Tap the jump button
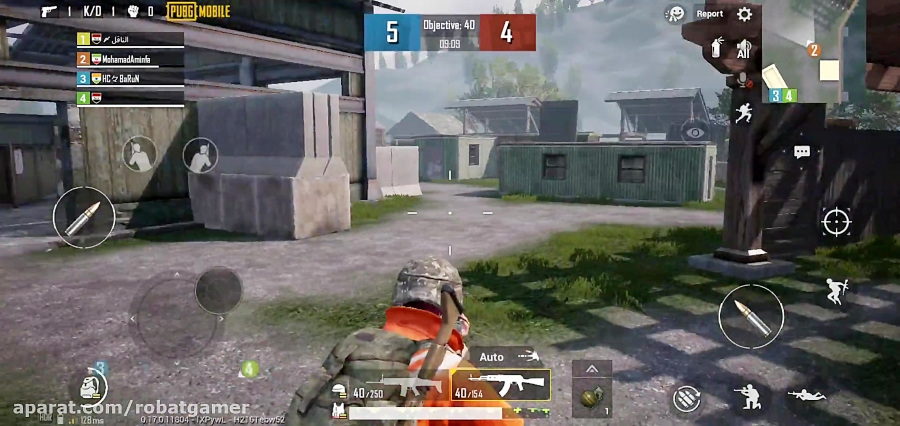The image size is (900, 426). pyautogui.click(x=837, y=291)
